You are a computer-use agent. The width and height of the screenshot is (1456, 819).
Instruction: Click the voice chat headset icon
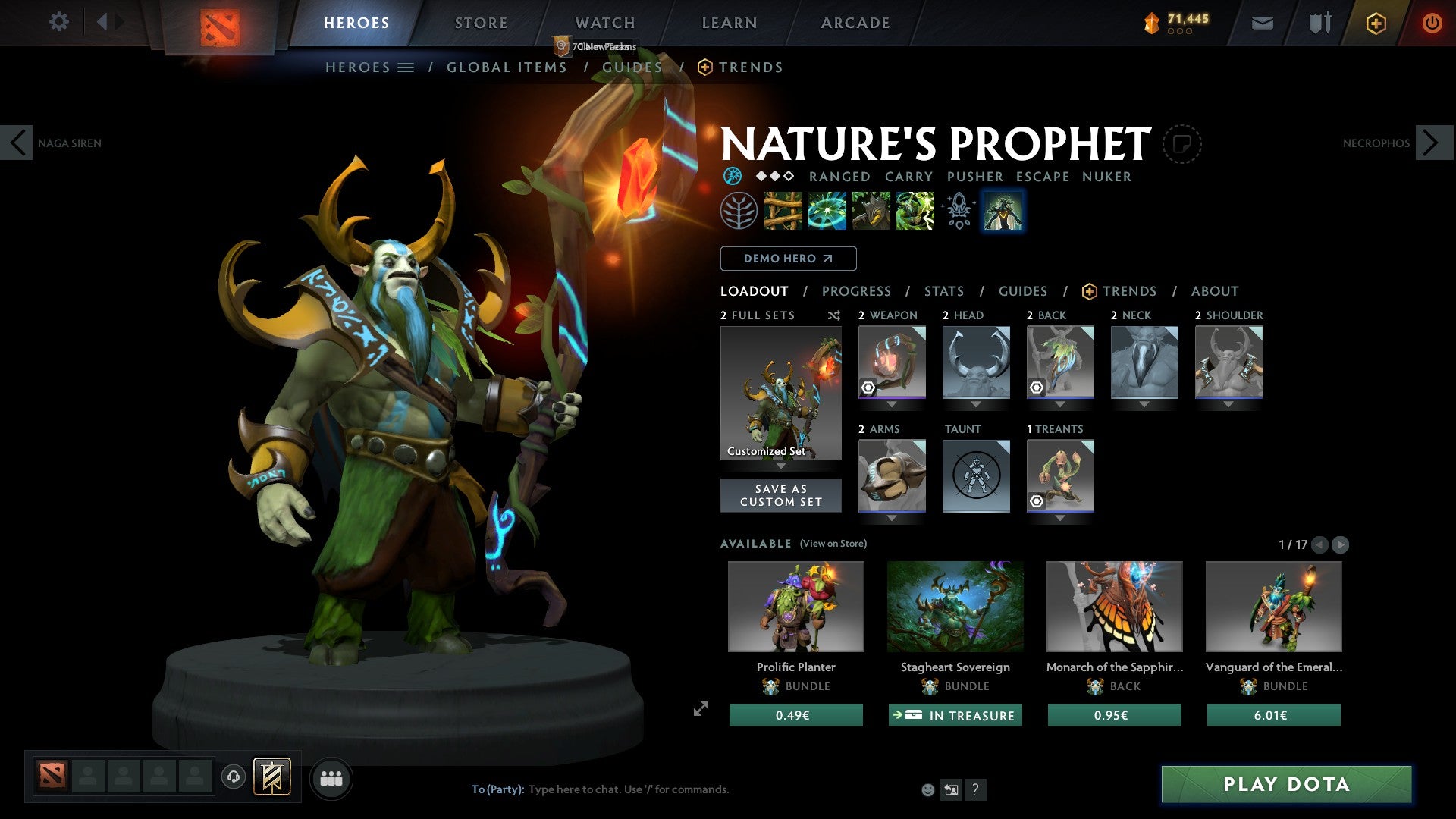click(x=233, y=777)
